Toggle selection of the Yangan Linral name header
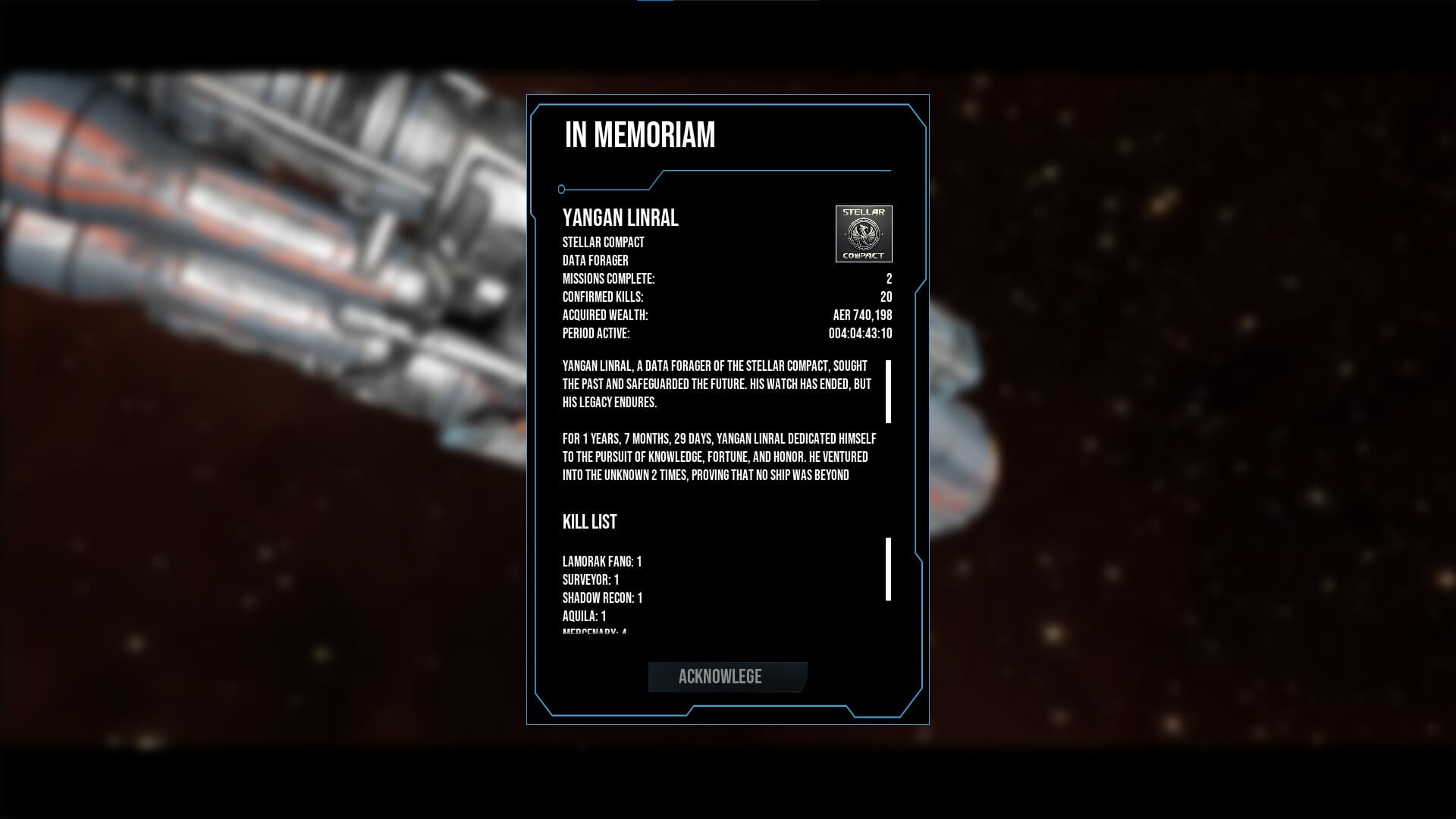1456x819 pixels. coord(620,219)
